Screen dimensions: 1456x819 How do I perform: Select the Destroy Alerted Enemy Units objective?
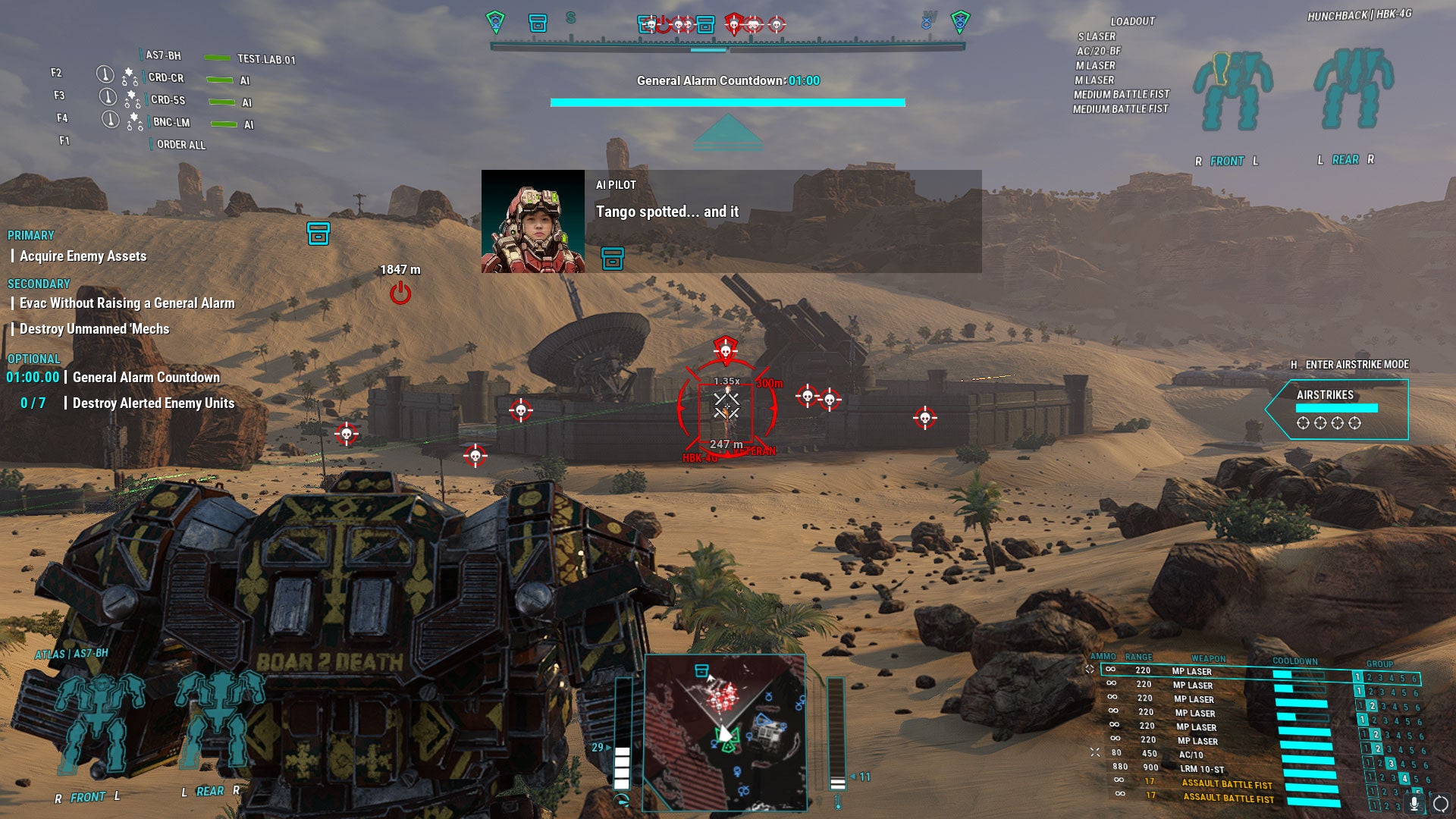point(153,403)
